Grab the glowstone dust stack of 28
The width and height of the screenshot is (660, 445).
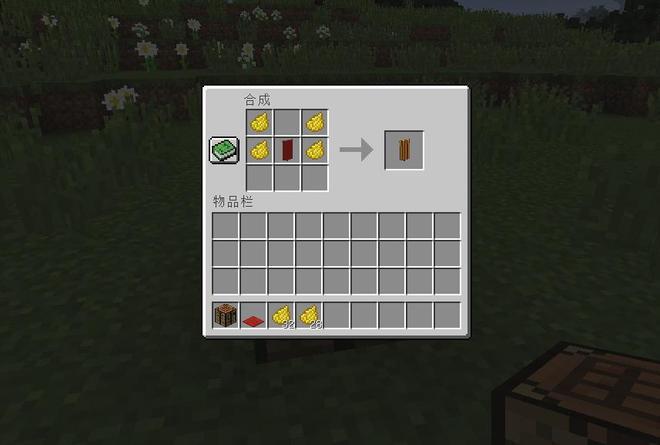click(309, 316)
